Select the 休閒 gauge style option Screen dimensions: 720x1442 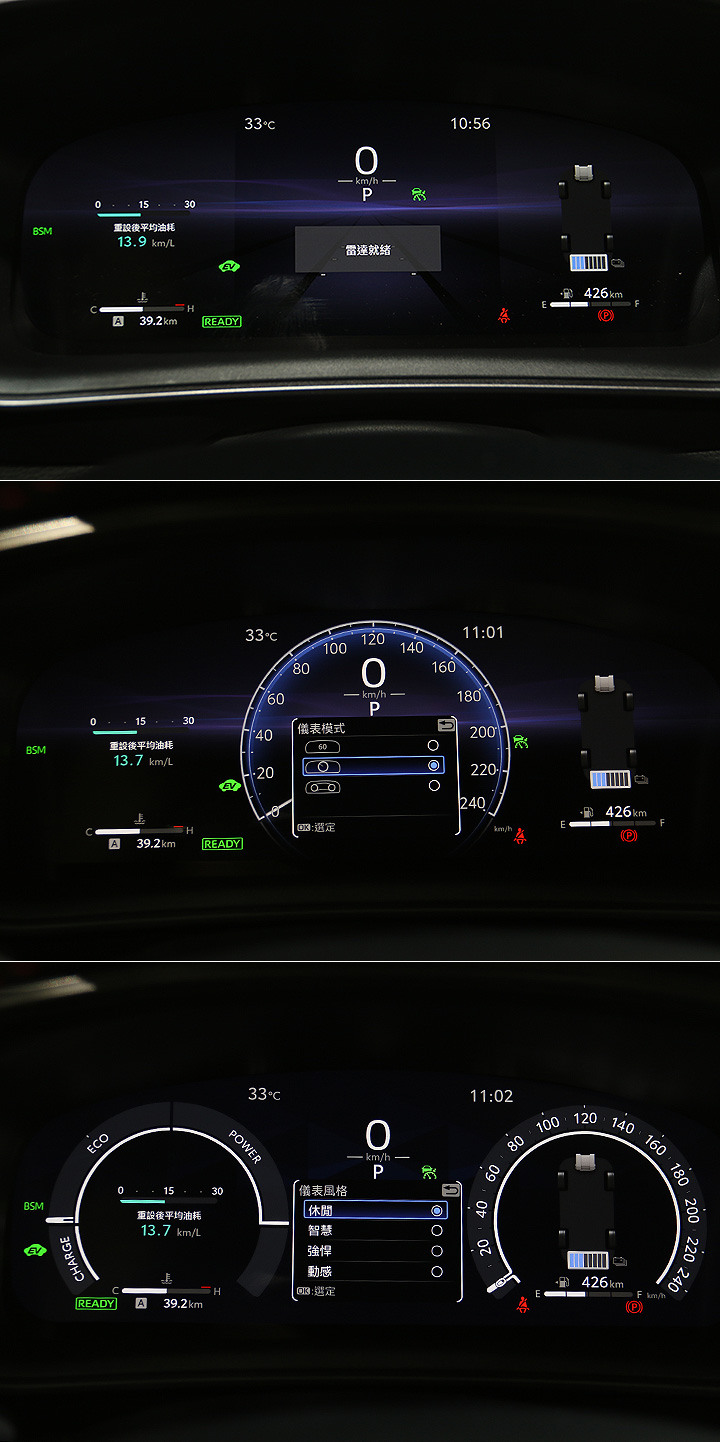point(374,1210)
